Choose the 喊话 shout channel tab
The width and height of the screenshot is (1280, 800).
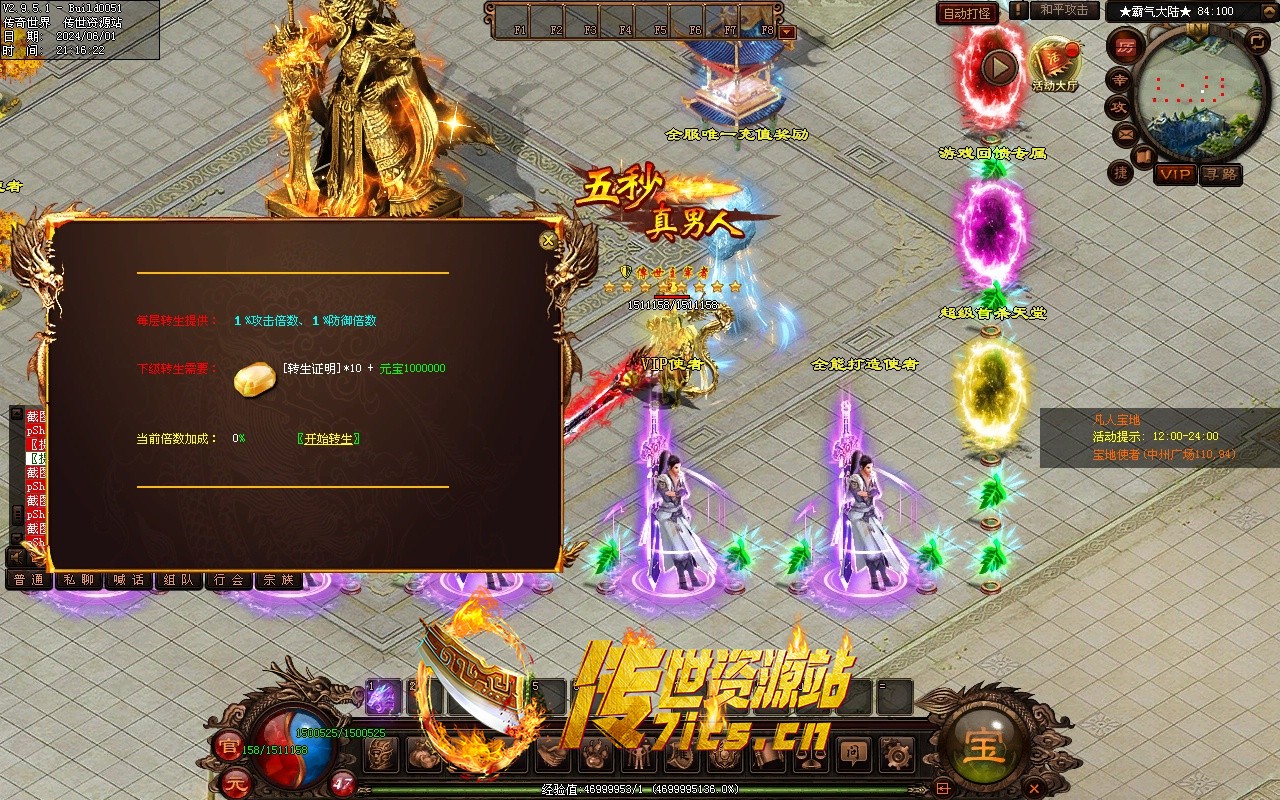pos(129,580)
